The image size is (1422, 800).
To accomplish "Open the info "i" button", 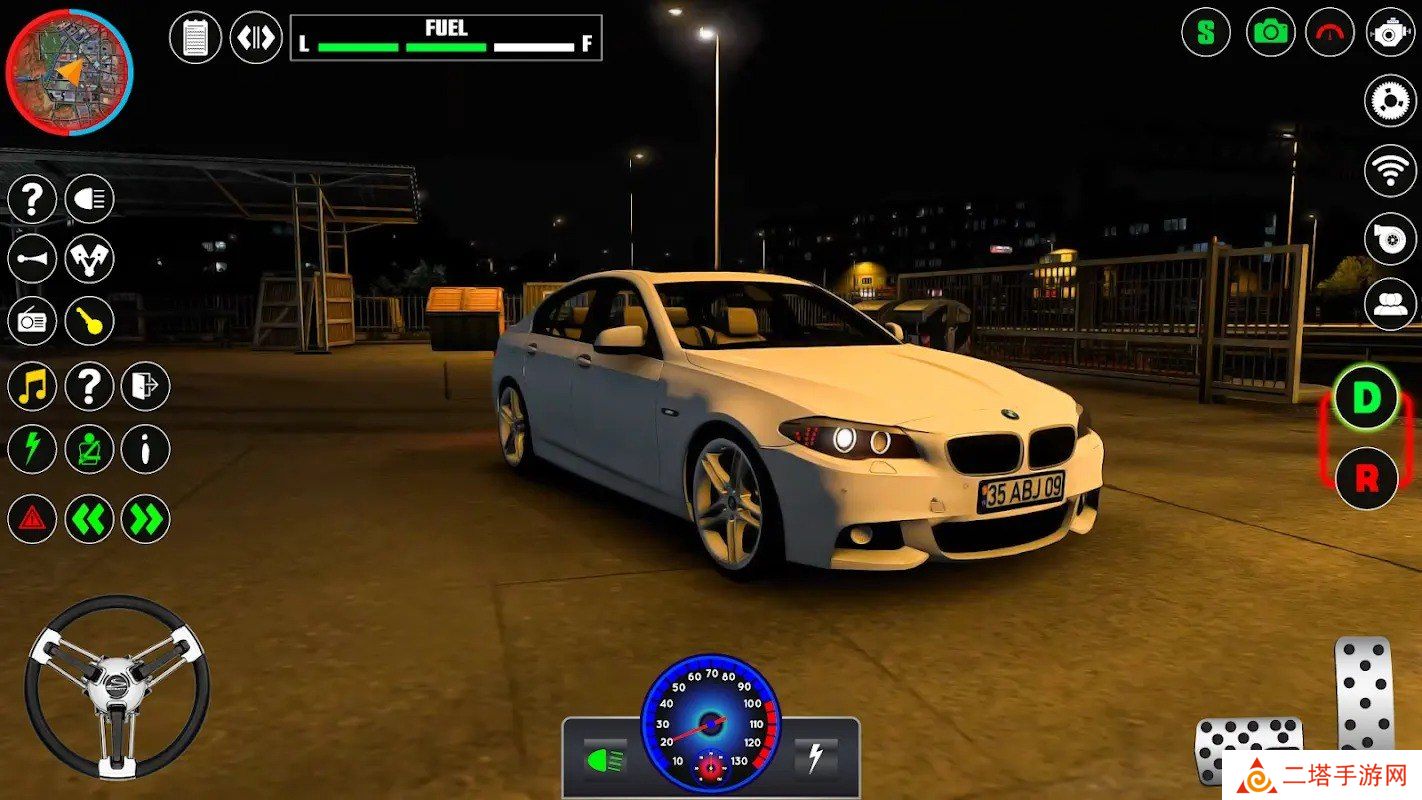I will (146, 450).
